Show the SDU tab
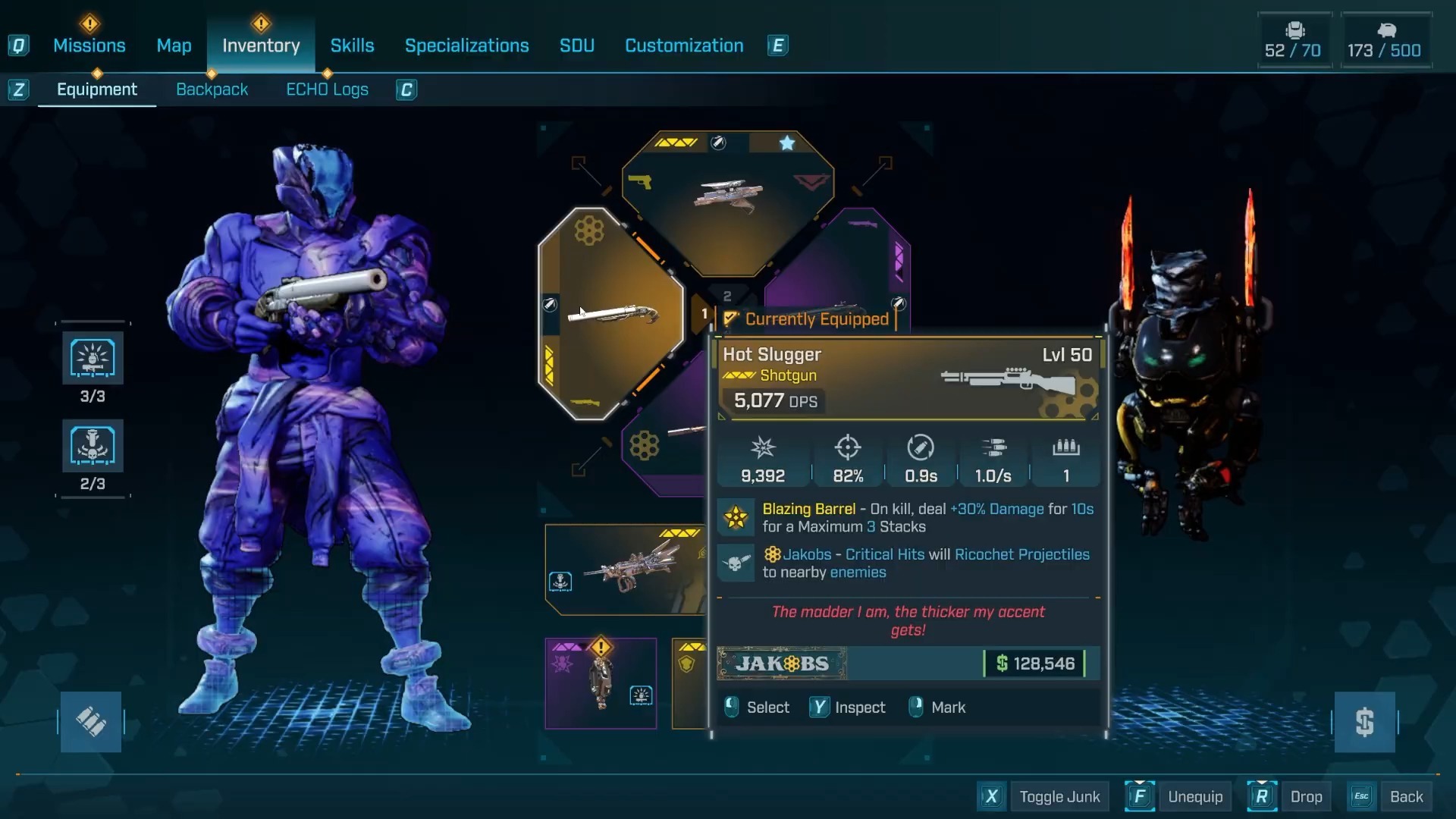 tap(576, 45)
